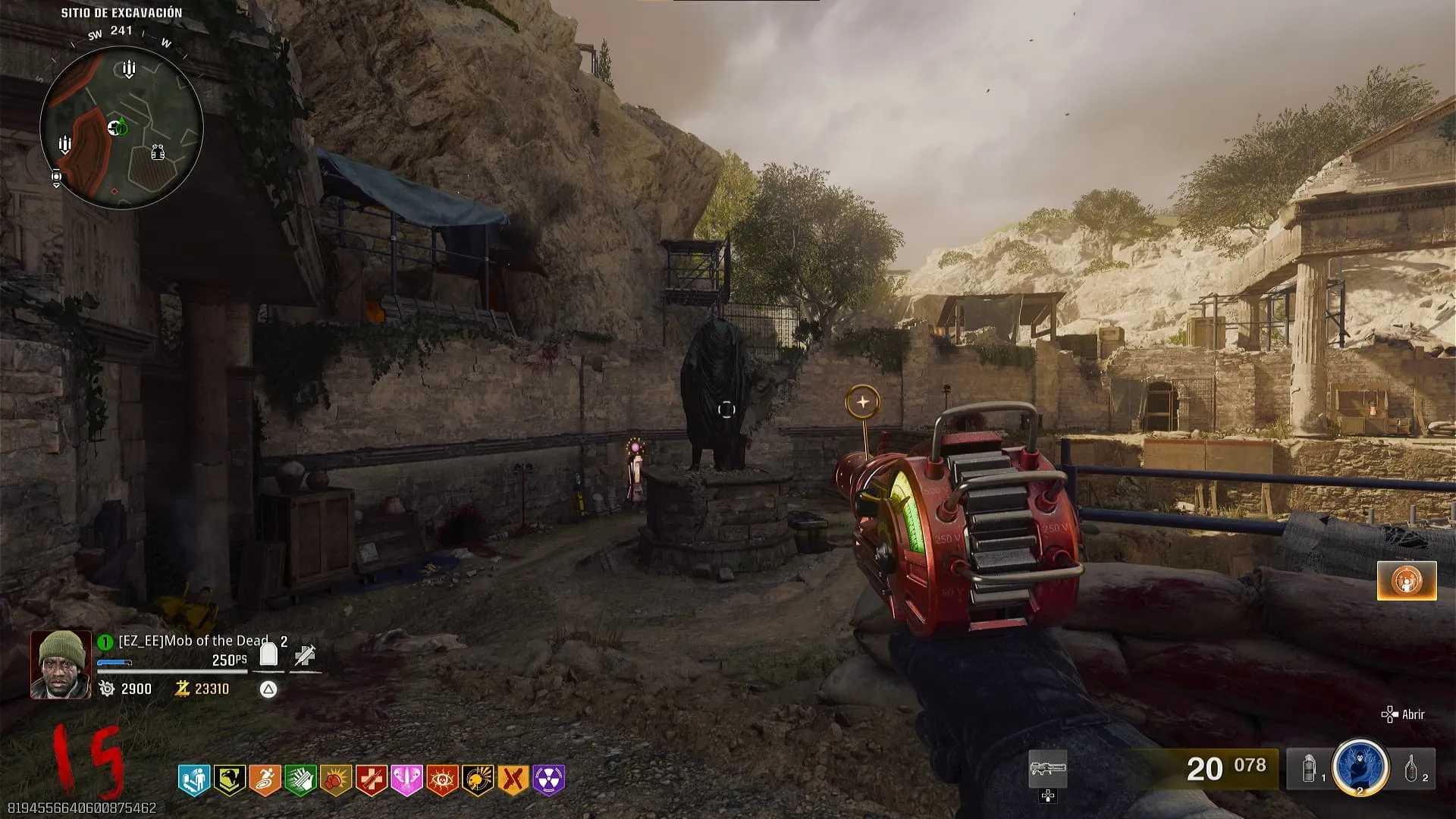Click the black and yellow skull perk

click(x=478, y=780)
